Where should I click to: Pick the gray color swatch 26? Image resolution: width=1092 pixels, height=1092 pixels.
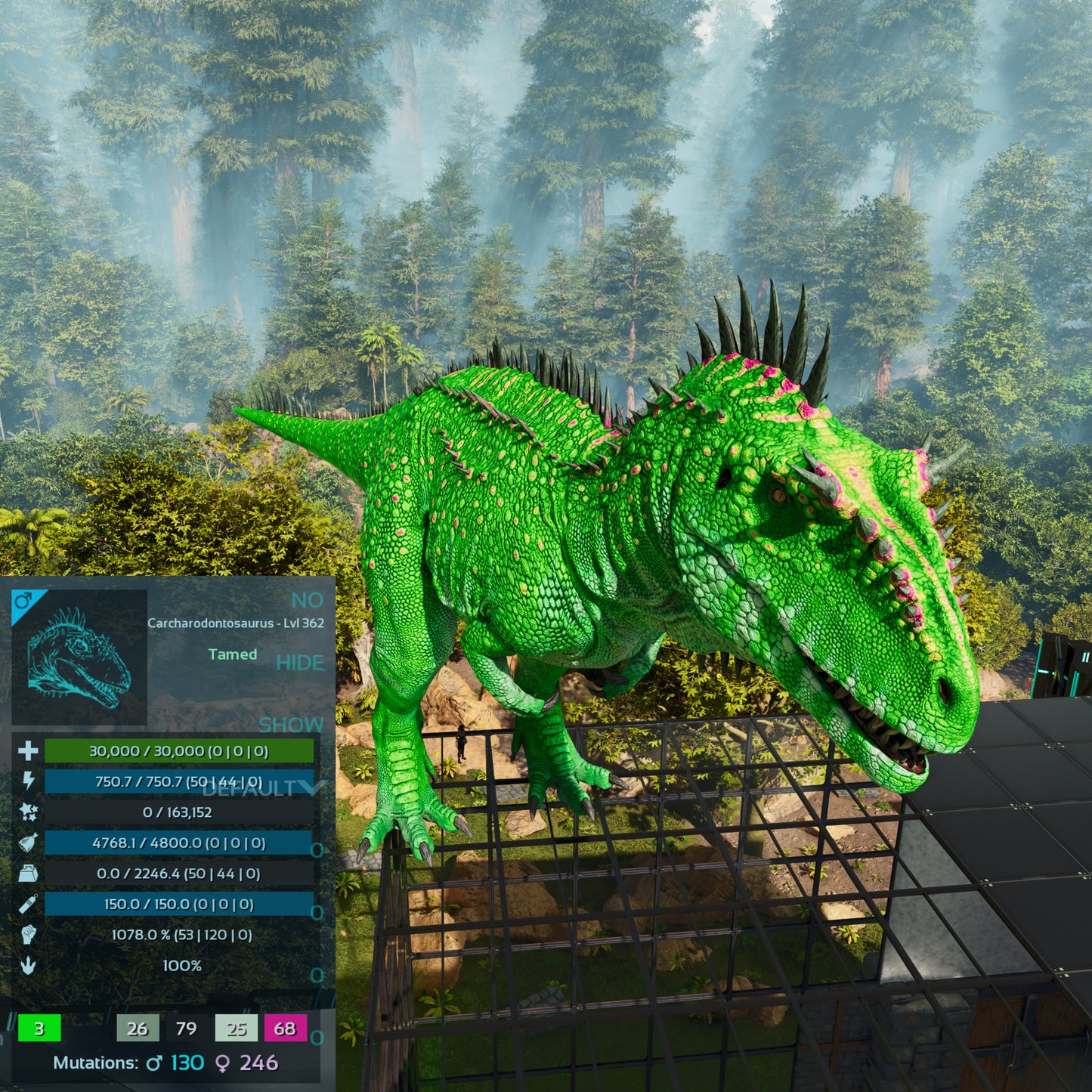pos(138,1029)
